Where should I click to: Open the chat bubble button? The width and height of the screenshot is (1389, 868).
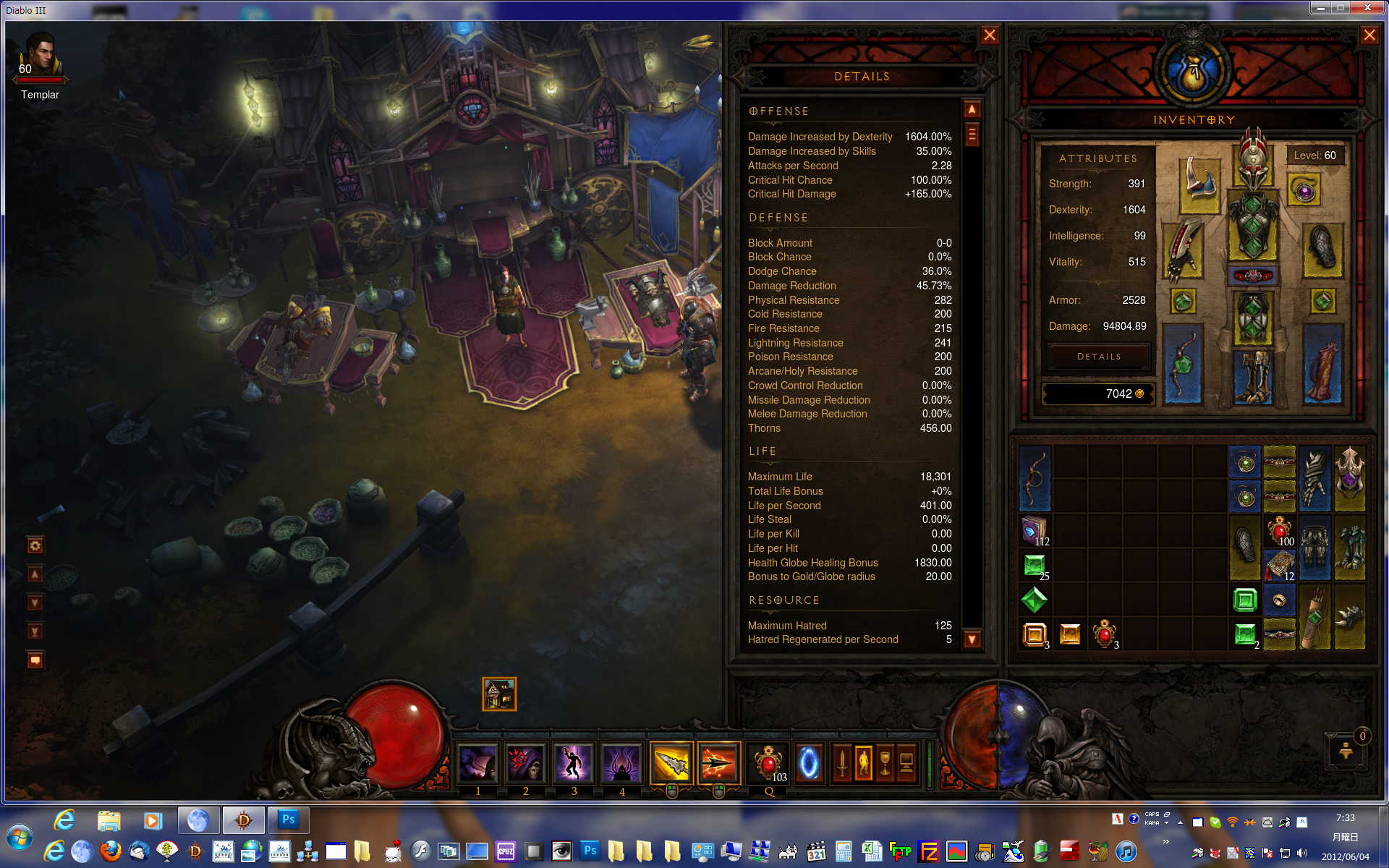[35, 660]
